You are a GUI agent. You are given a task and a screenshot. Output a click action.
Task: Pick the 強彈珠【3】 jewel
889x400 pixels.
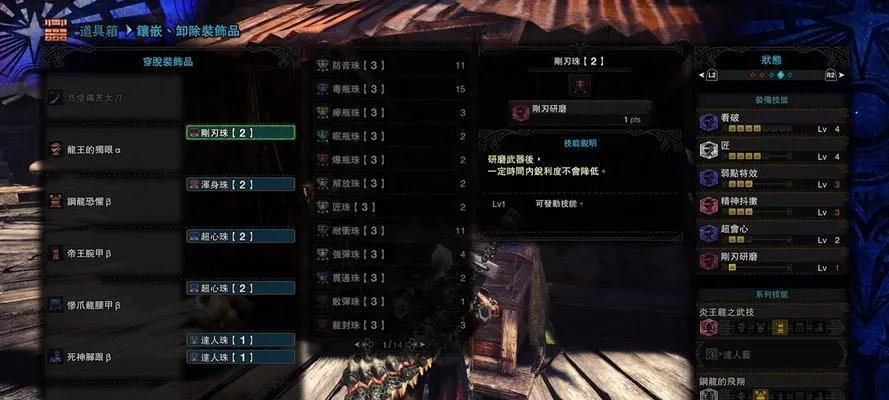(391, 254)
